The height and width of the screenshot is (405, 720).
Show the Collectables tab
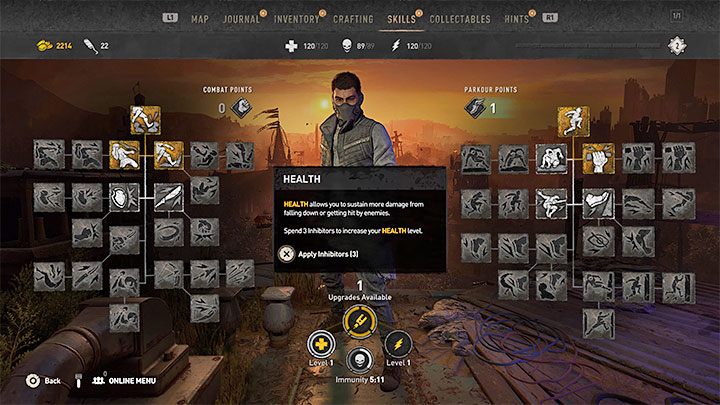(460, 18)
